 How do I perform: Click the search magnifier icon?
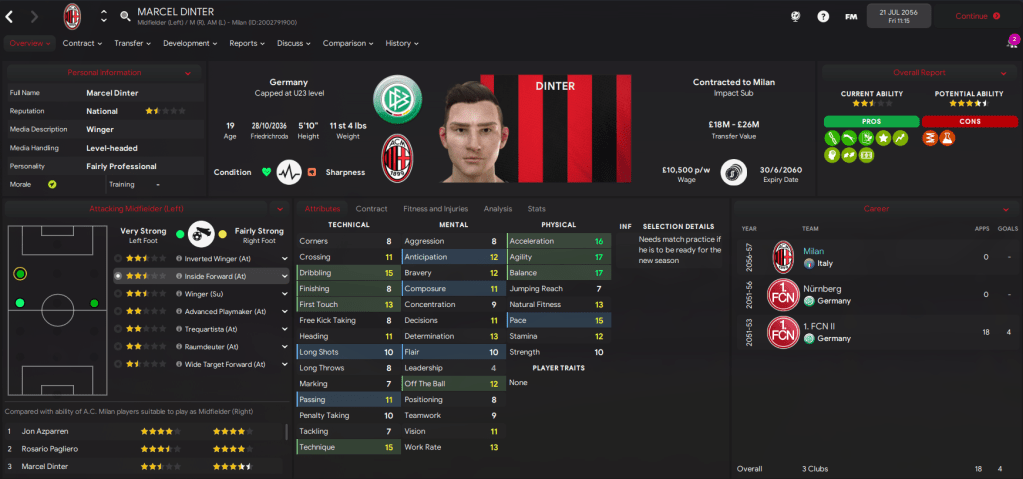coord(125,16)
